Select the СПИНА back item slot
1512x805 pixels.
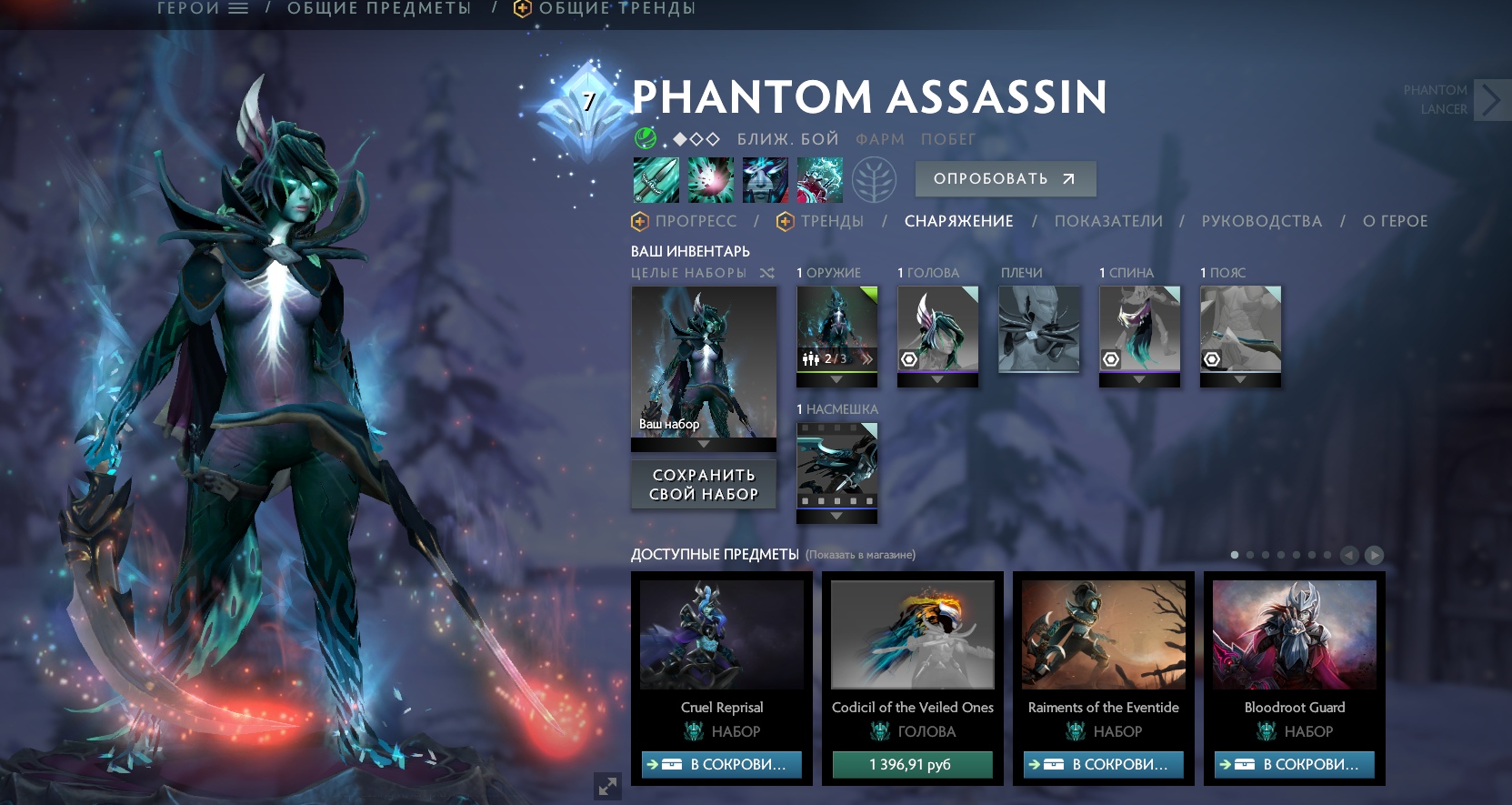pyautogui.click(x=1139, y=329)
